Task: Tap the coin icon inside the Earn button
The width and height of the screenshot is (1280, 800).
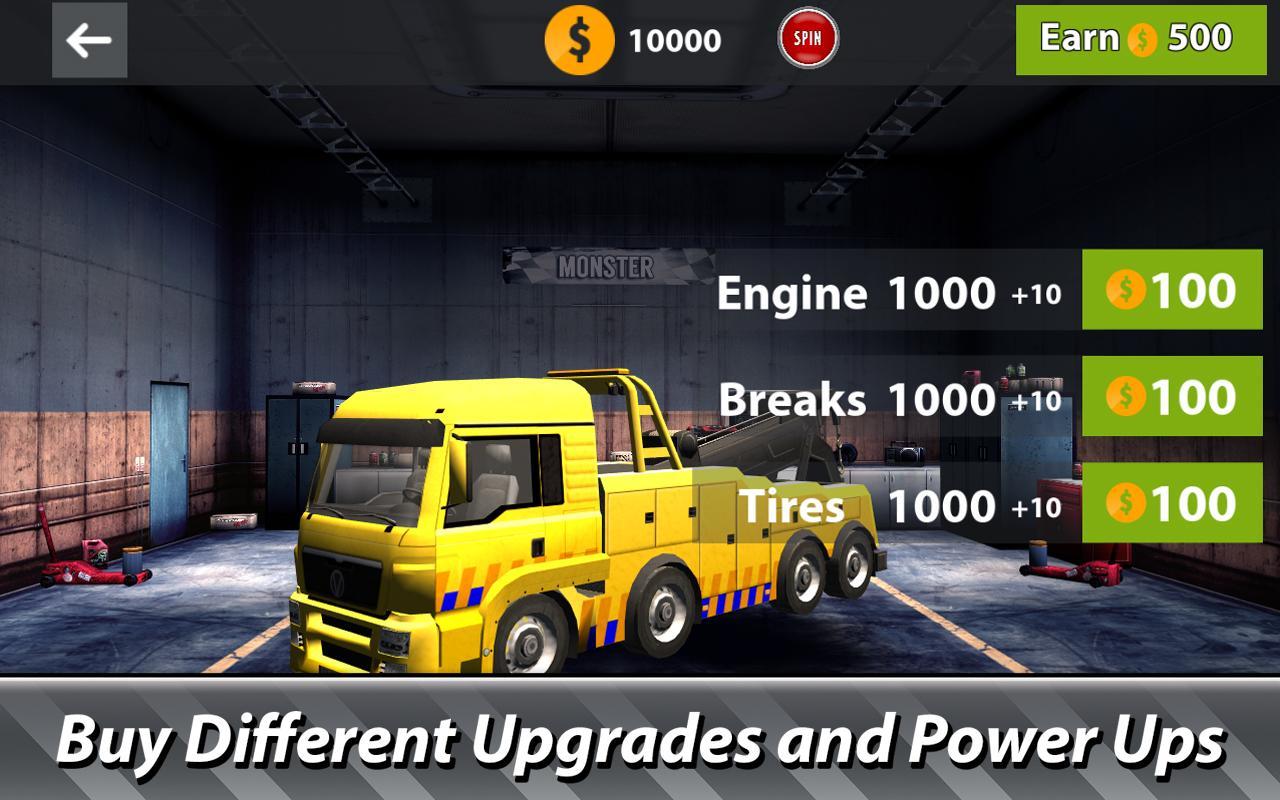Action: tap(1140, 38)
